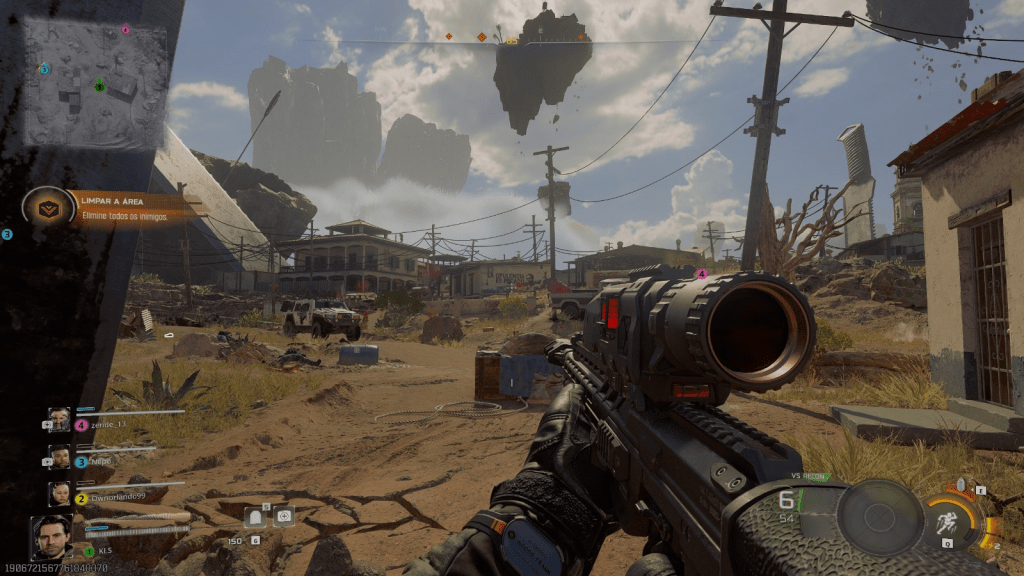Select the pink player 4 minimap marker
This screenshot has width=1024, height=576.
125,30
